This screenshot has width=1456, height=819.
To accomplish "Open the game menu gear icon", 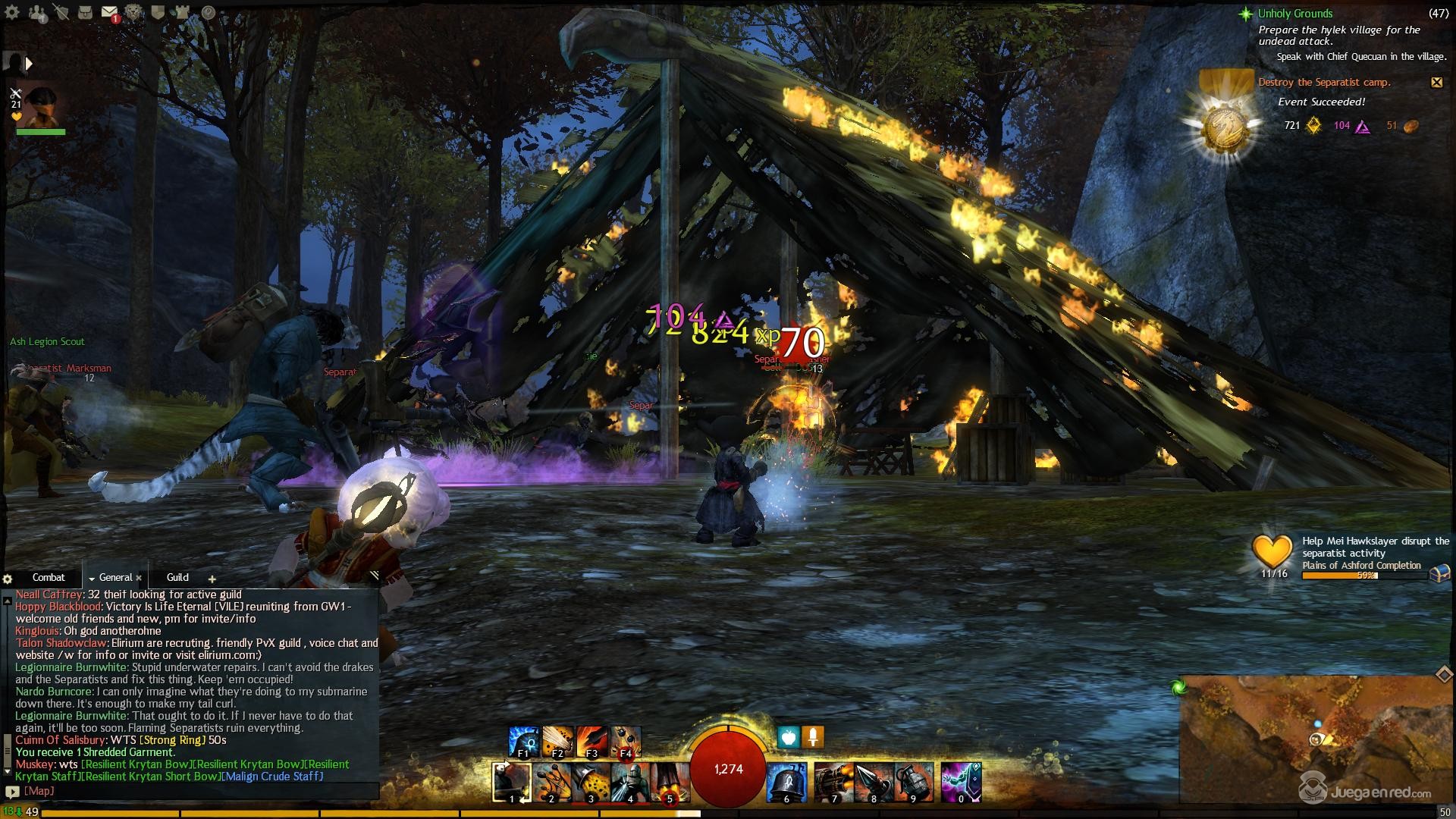I will (x=14, y=12).
